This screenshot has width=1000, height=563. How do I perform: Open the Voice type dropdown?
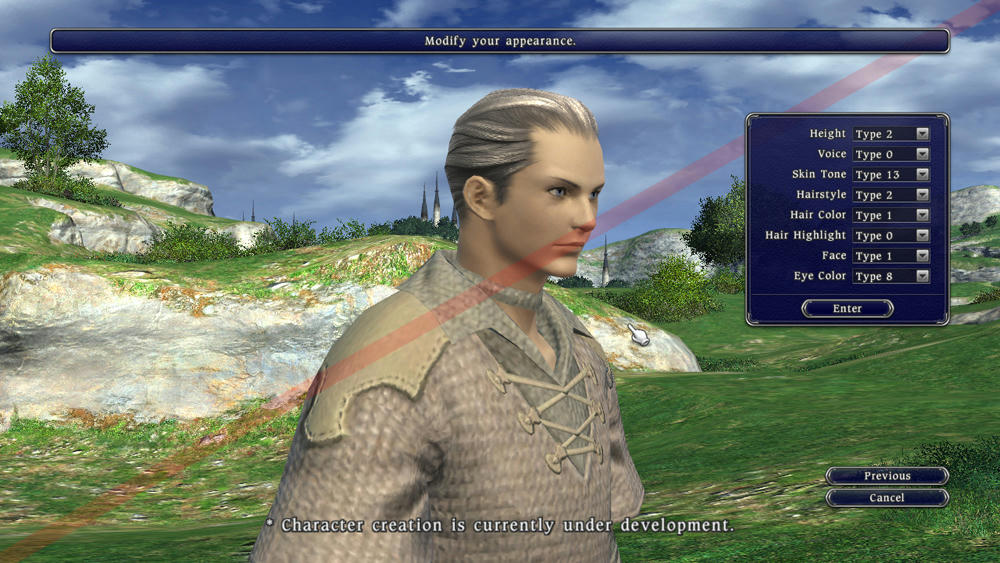[x=890, y=154]
